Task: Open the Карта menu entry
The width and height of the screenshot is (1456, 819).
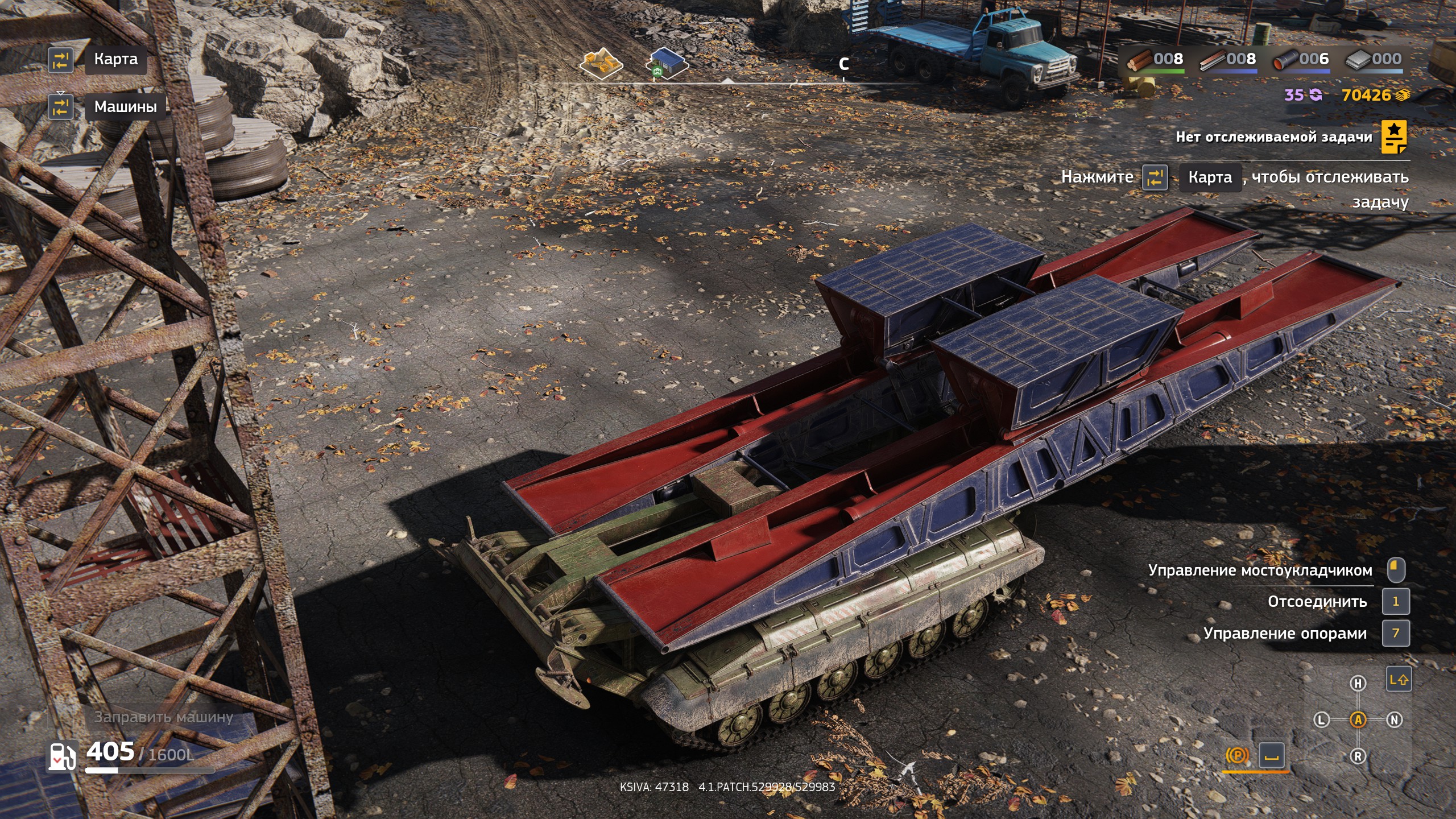Action: 115,59
